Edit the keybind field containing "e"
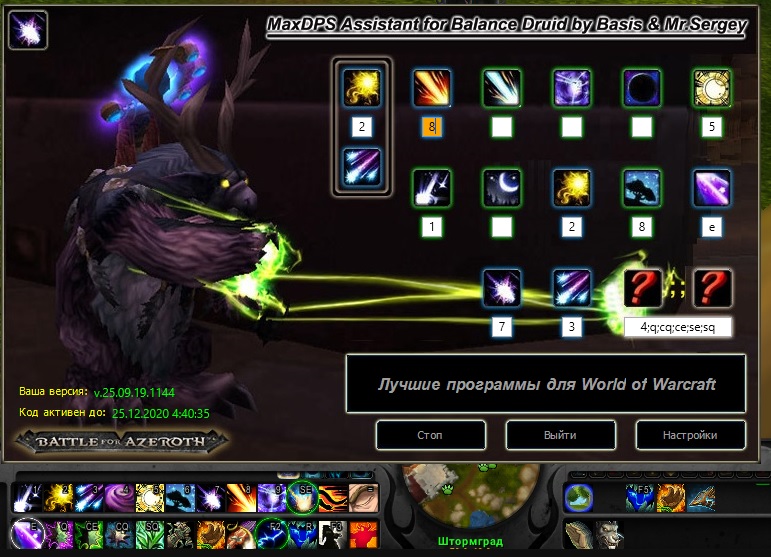The width and height of the screenshot is (771, 557). click(x=712, y=227)
